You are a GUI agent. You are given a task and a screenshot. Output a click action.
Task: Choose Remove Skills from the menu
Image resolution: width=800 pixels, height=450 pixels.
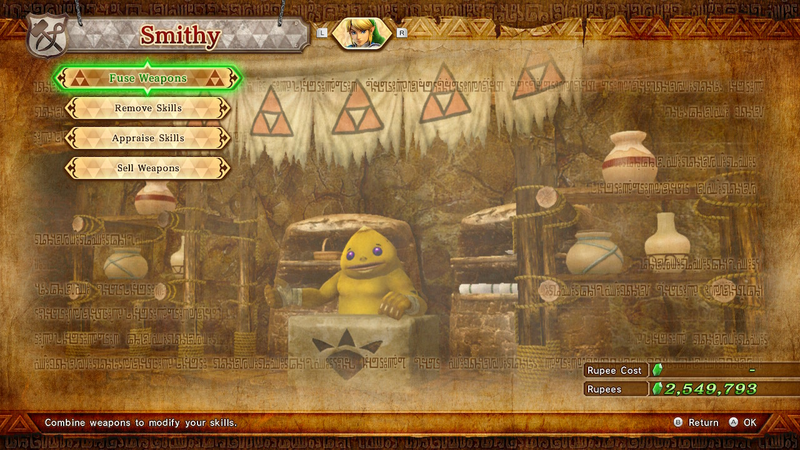[x=147, y=108]
